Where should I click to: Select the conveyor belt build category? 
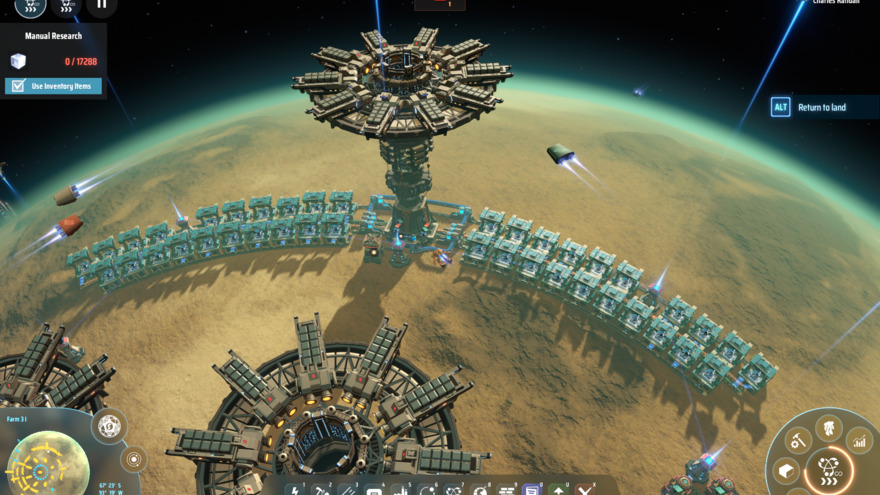[347, 490]
